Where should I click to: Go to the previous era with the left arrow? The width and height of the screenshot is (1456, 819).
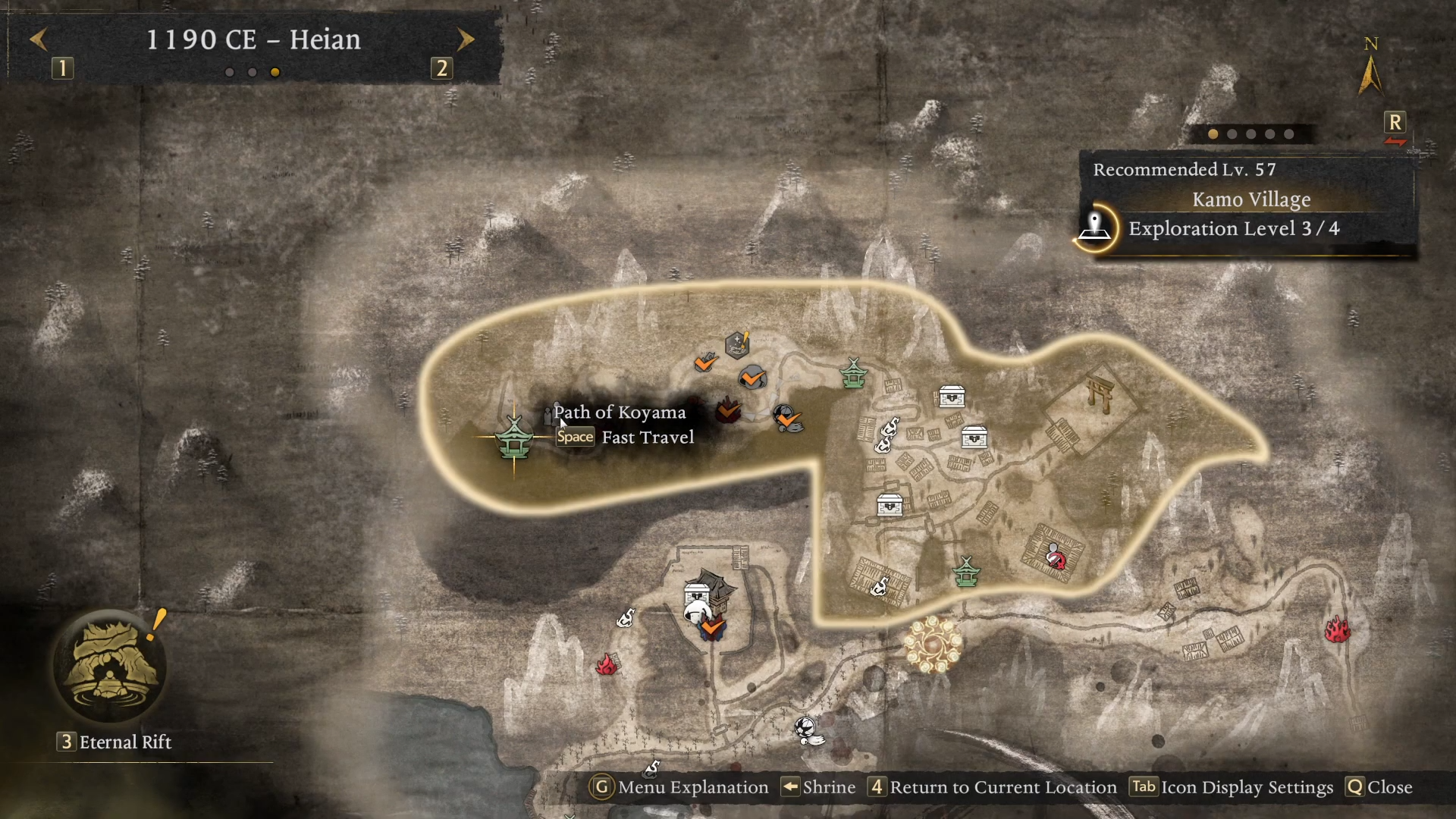pyautogui.click(x=39, y=39)
